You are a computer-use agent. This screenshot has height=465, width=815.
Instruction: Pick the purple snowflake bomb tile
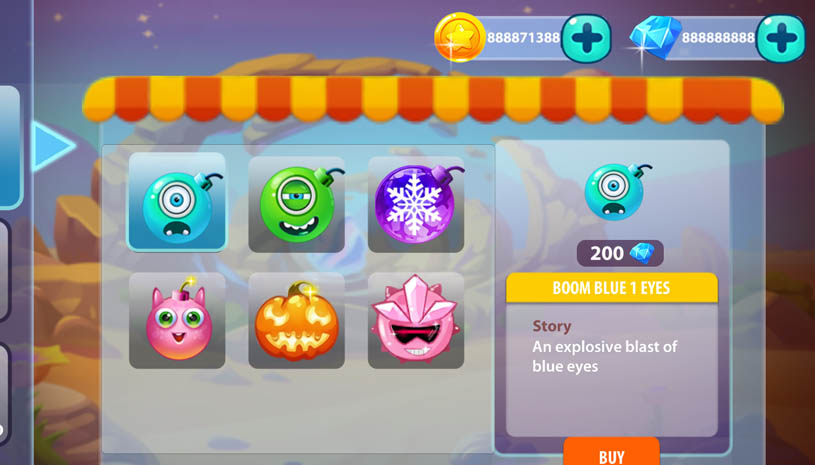tap(415, 204)
